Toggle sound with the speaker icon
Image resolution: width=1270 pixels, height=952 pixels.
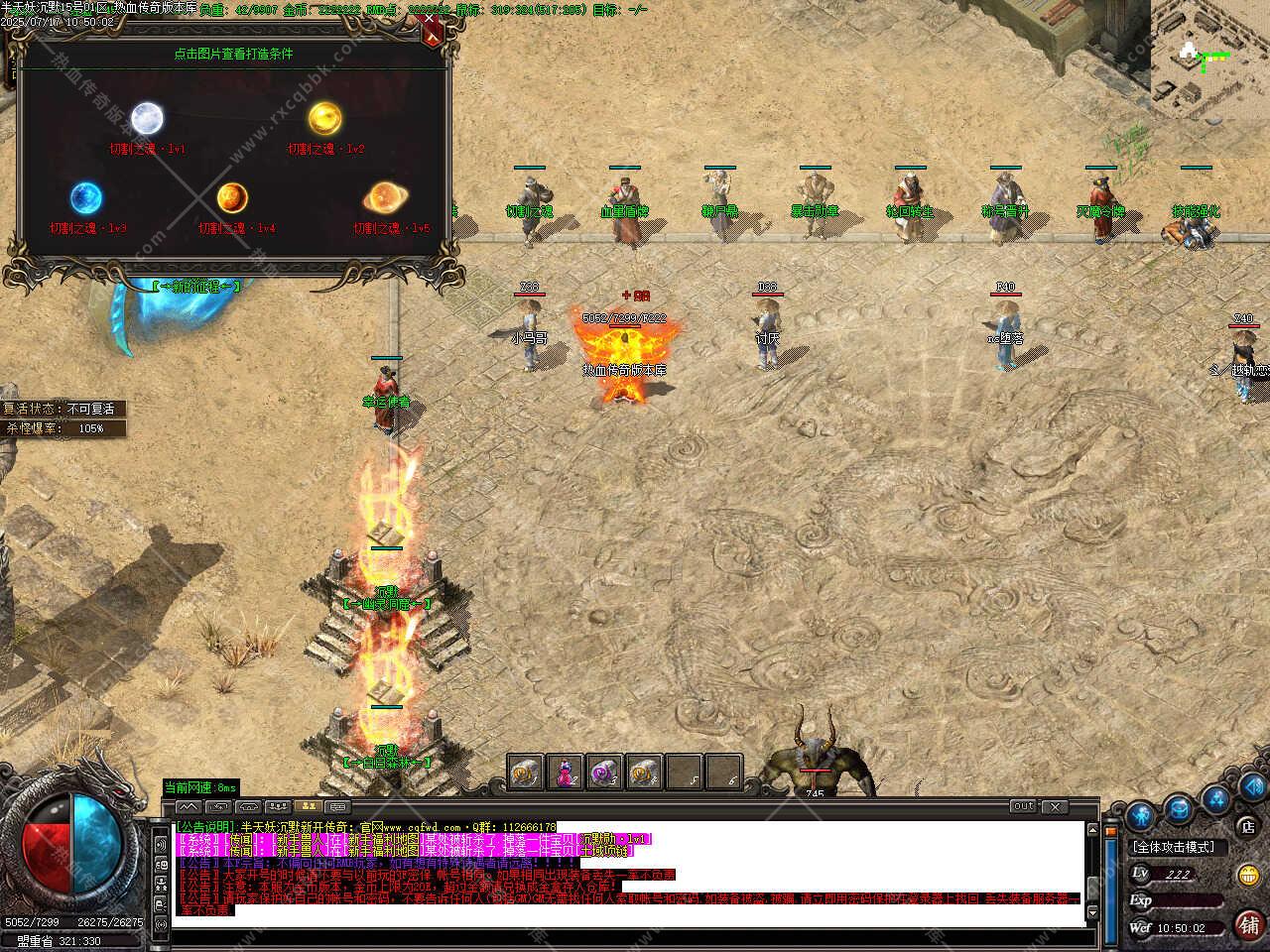[1252, 788]
